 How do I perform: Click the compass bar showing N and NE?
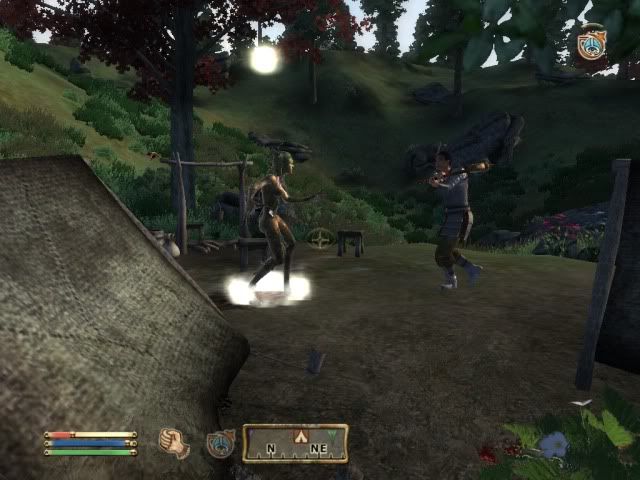click(295, 443)
